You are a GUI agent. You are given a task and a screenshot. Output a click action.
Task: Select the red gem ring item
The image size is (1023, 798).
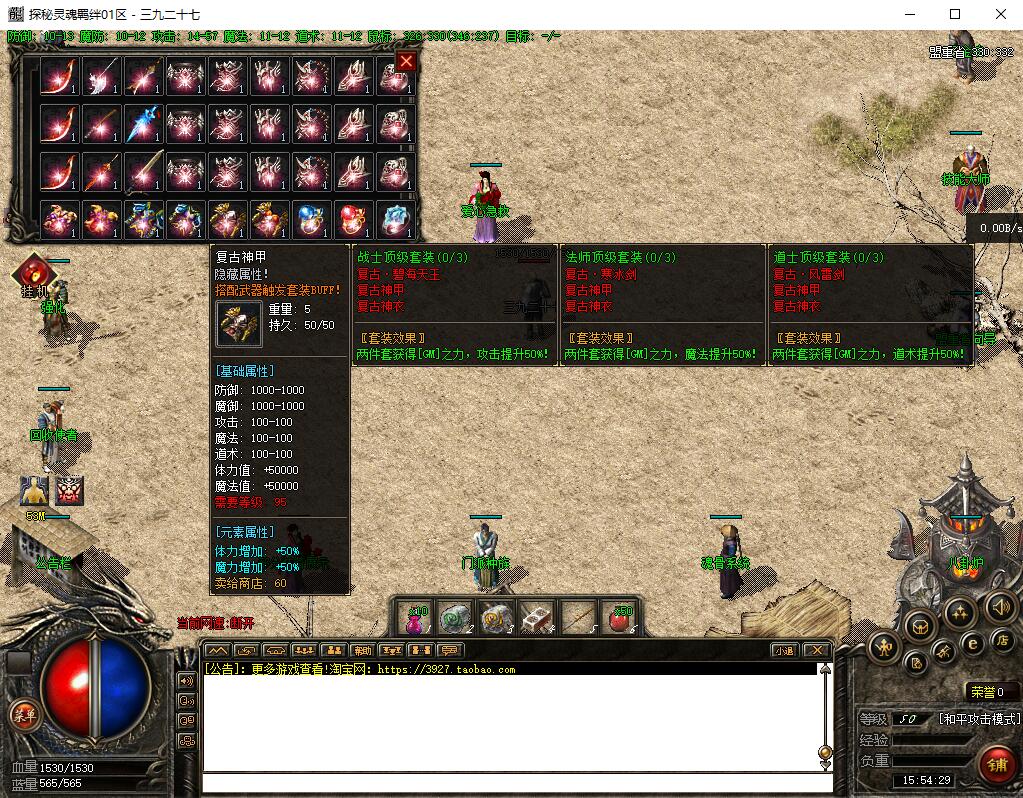[x=353, y=217]
